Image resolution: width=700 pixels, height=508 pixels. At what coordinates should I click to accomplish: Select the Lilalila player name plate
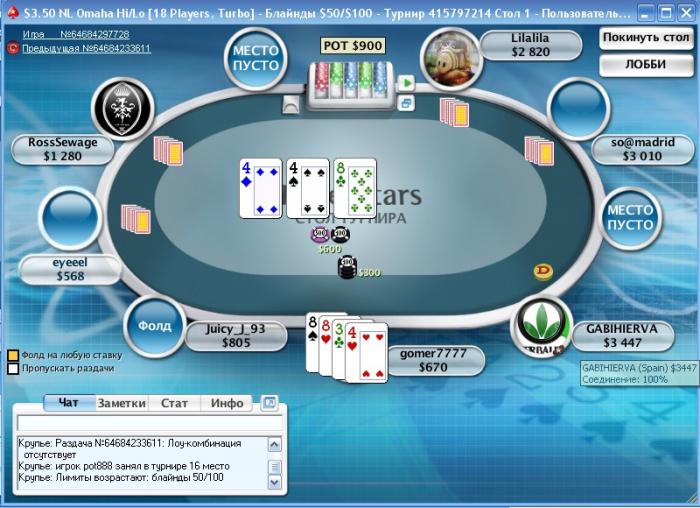pos(530,45)
